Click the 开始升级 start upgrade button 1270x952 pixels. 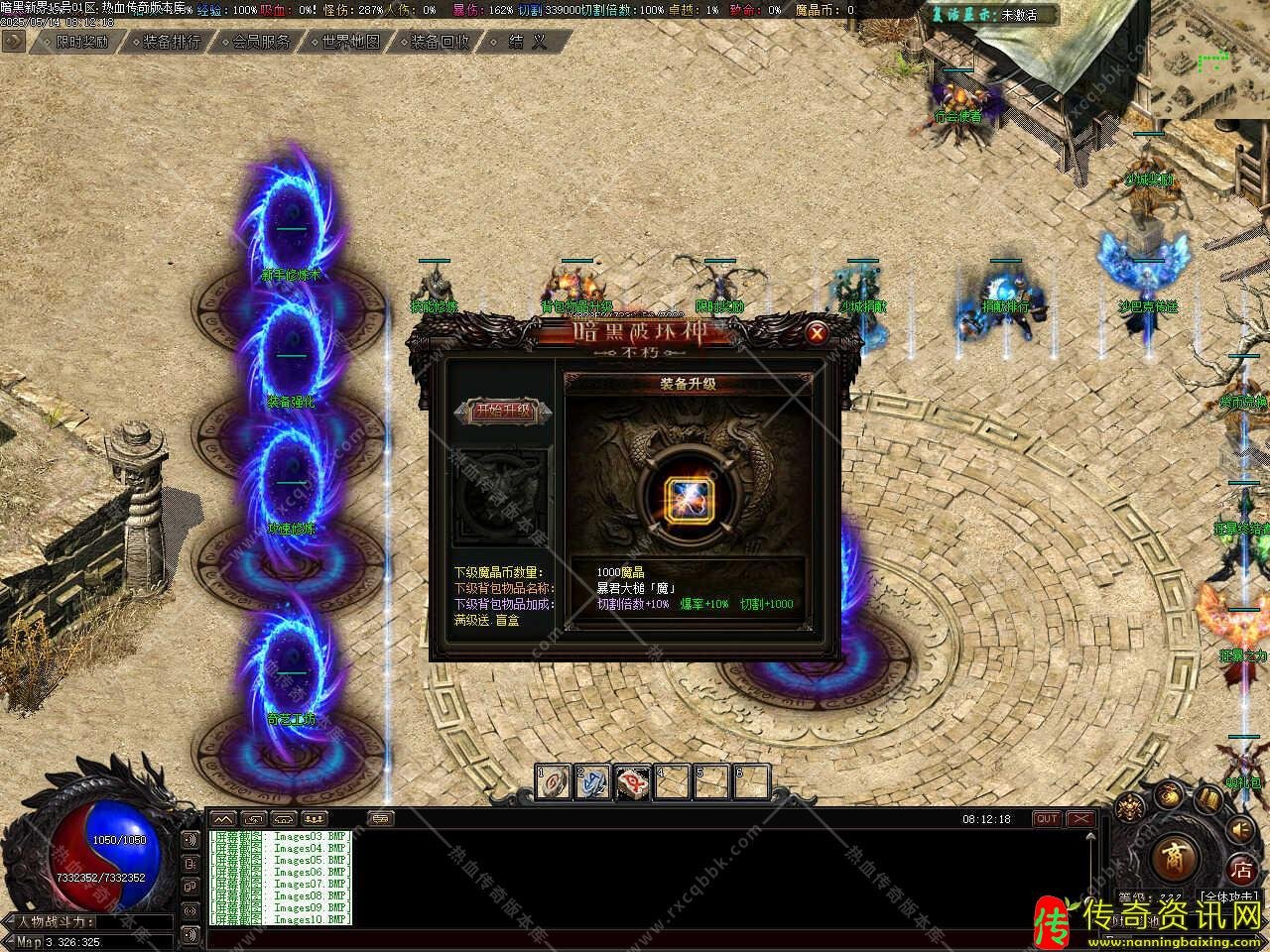click(504, 411)
